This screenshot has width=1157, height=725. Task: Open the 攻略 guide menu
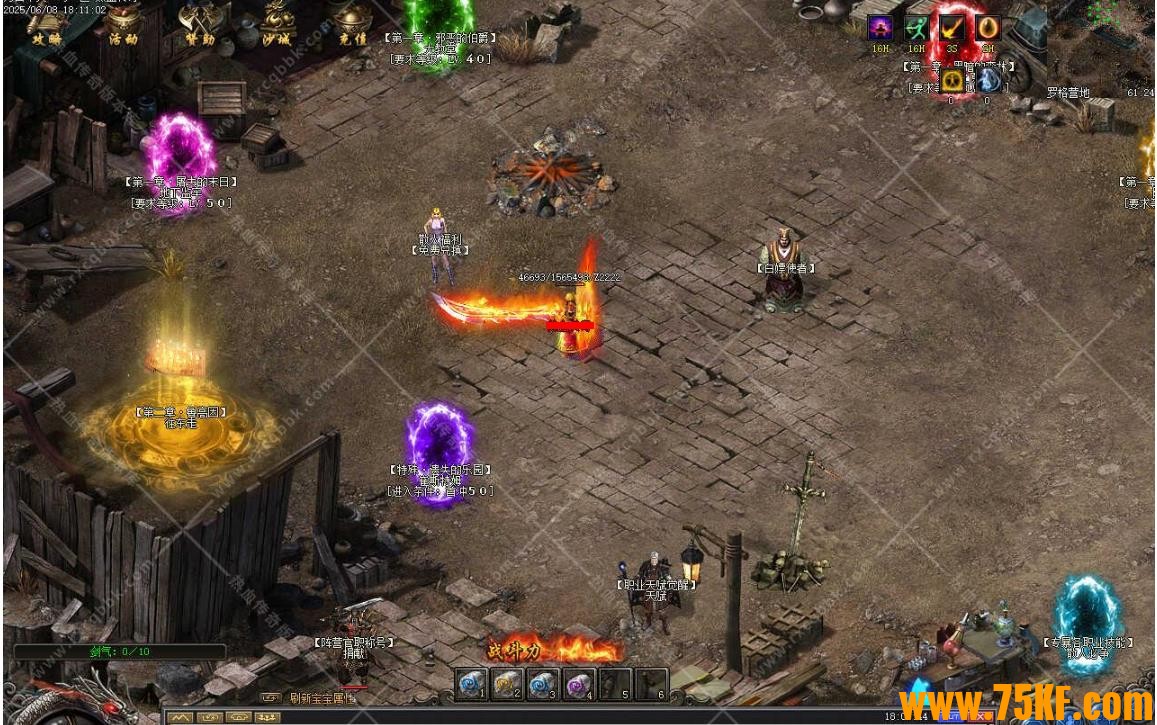[x=45, y=24]
